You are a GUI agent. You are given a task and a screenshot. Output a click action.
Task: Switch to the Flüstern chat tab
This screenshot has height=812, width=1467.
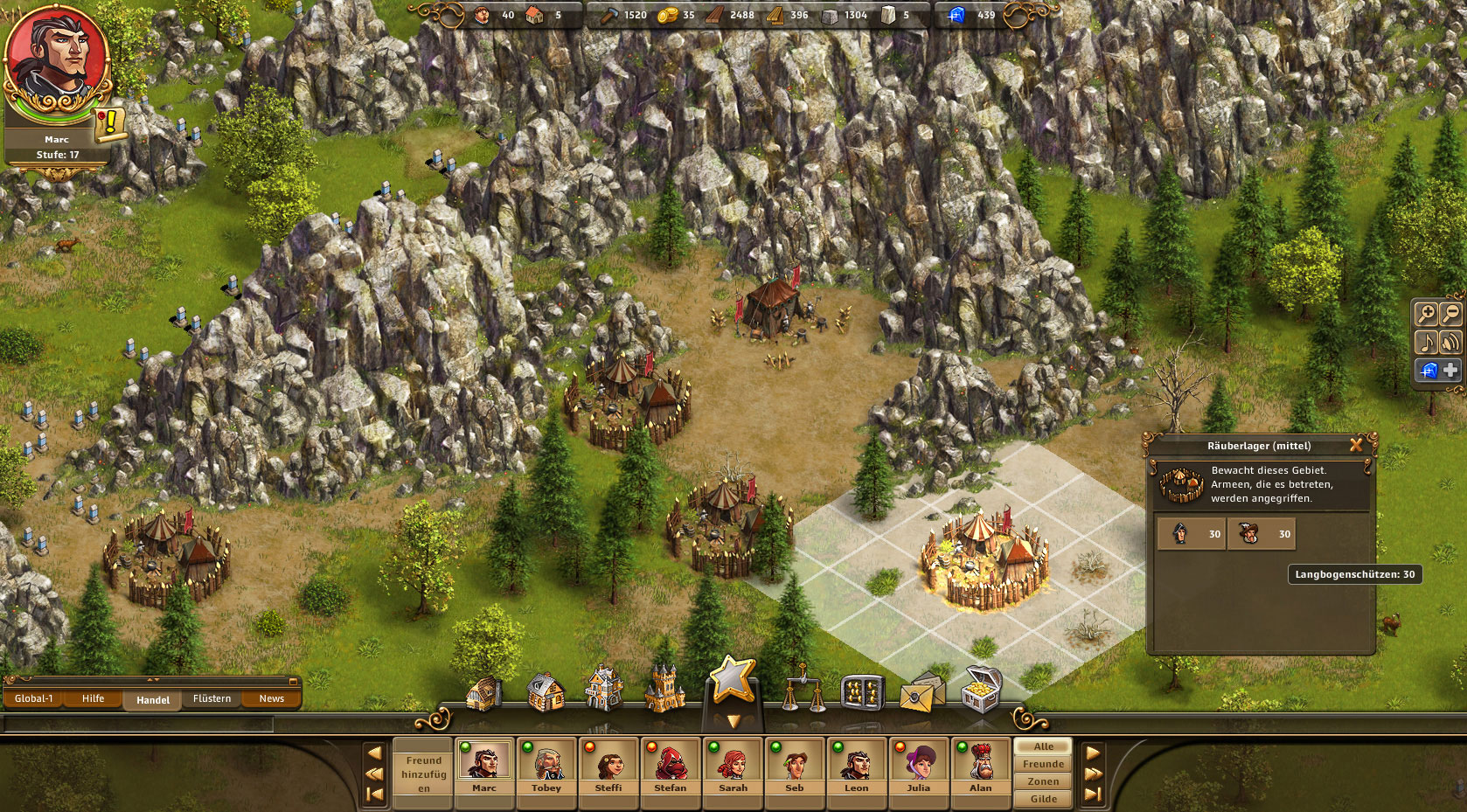(x=212, y=698)
